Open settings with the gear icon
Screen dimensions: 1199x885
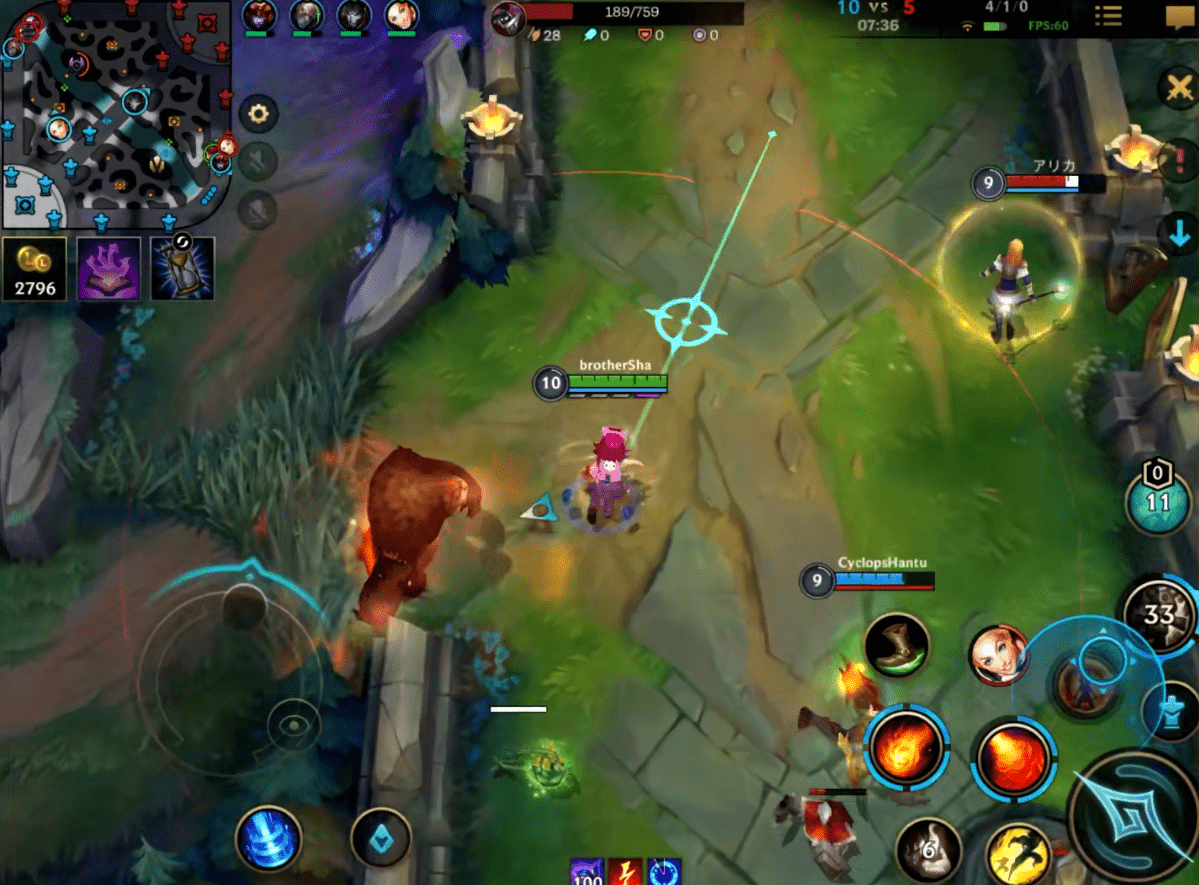click(x=259, y=114)
